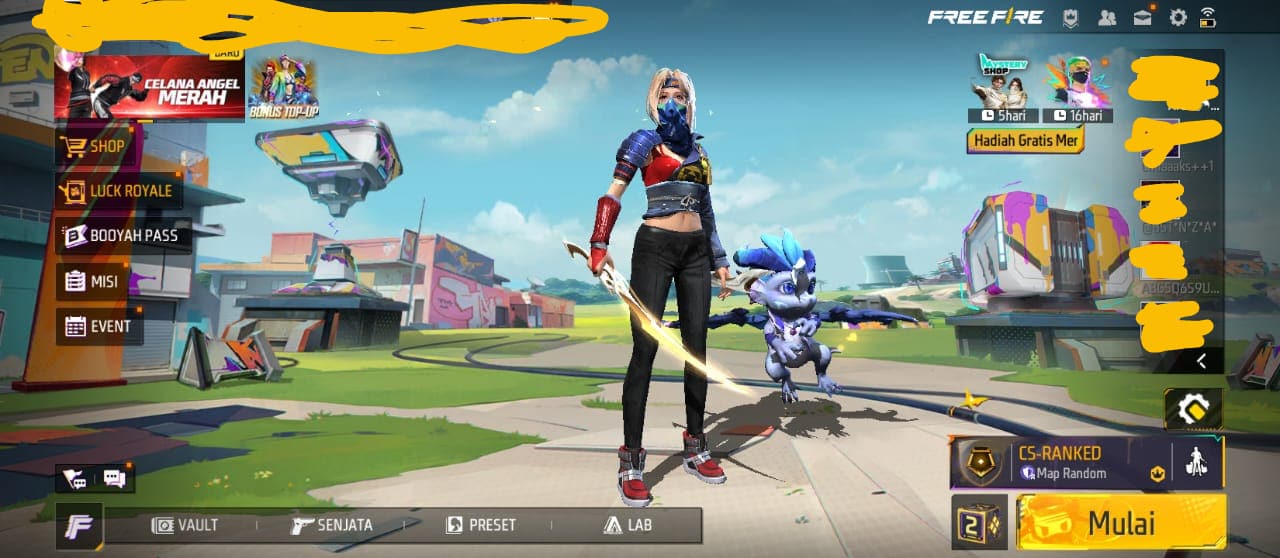Enter the LAB section
The image size is (1280, 558).
point(628,525)
